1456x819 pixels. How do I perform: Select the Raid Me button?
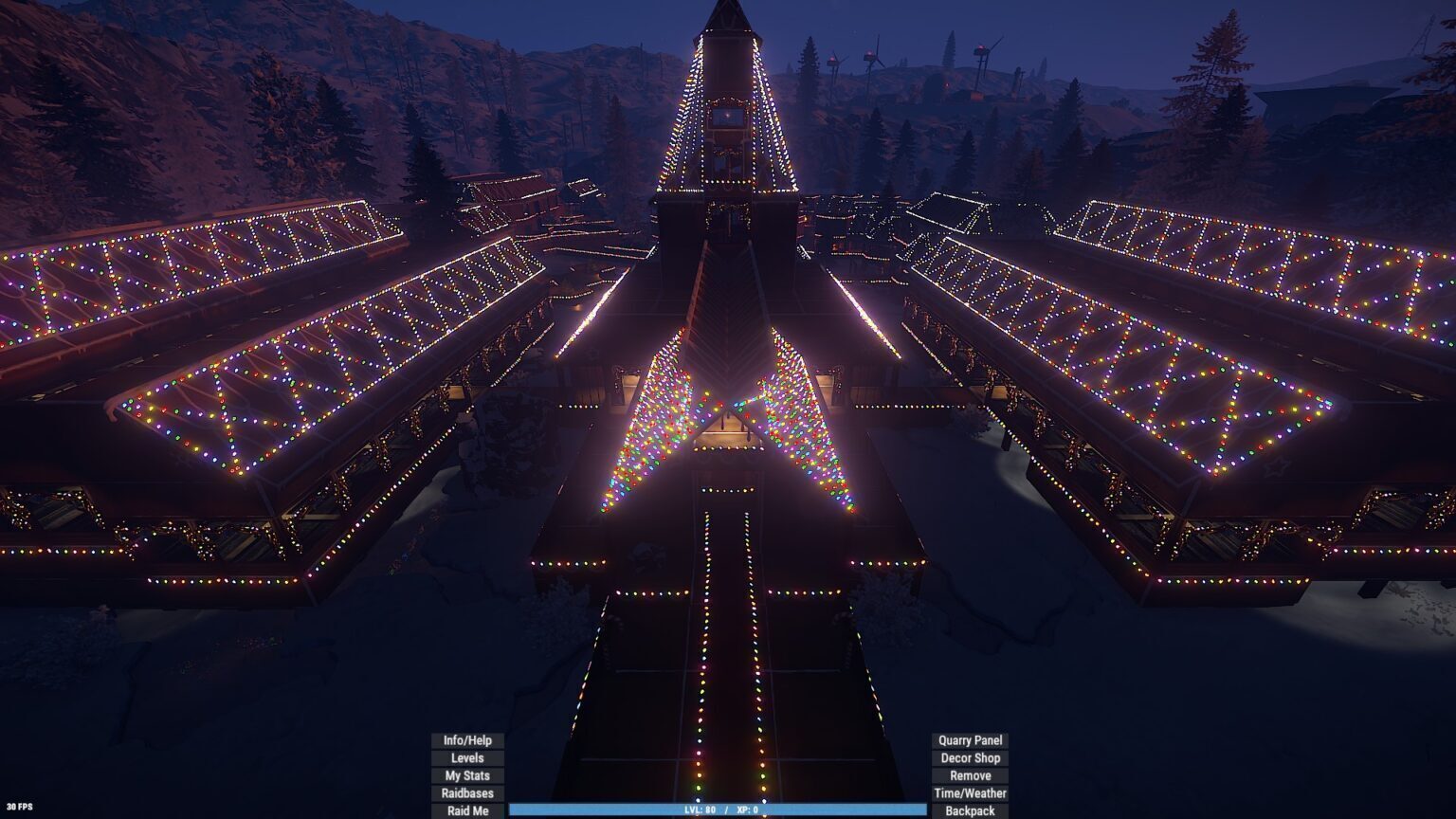click(x=467, y=810)
